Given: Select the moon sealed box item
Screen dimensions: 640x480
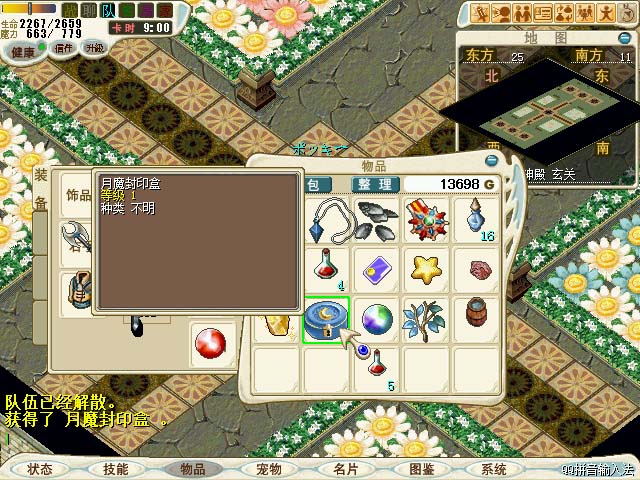Looking at the screenshot, I should 326,321.
